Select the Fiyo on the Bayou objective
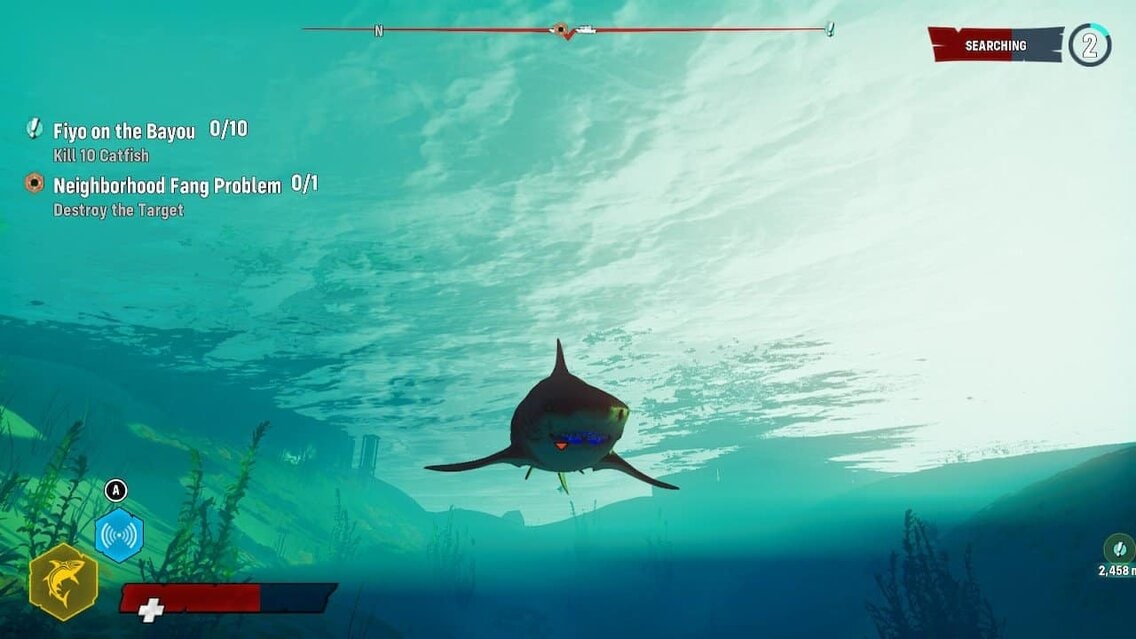 point(124,131)
